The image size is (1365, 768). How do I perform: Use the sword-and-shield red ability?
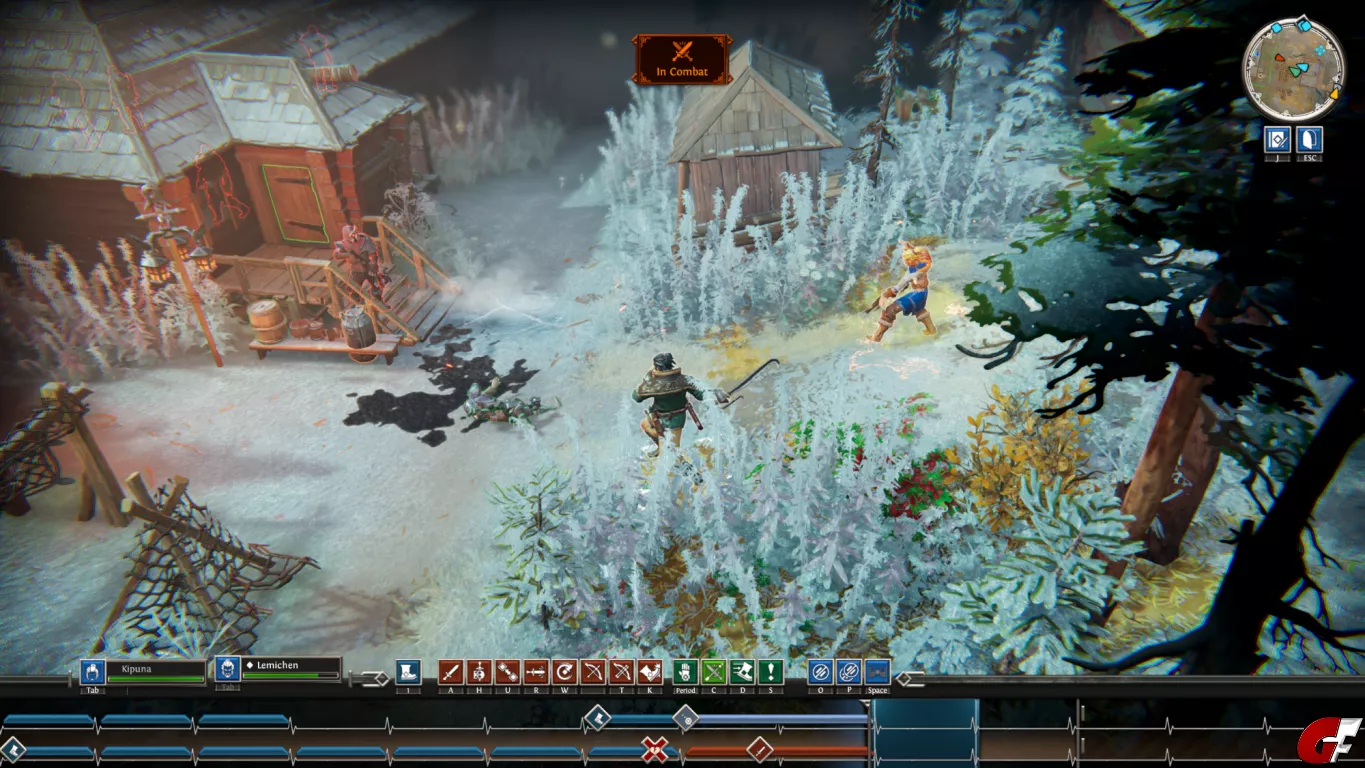click(x=479, y=672)
